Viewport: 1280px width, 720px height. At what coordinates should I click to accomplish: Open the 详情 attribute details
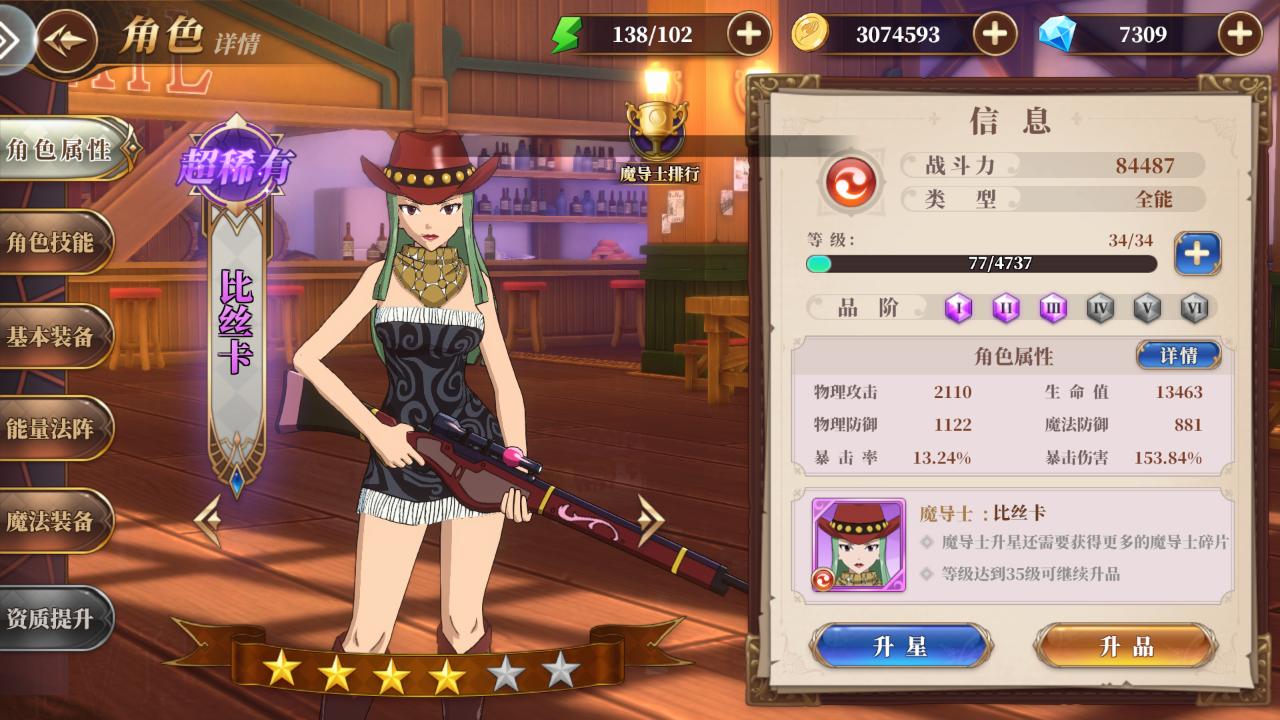(x=1178, y=355)
